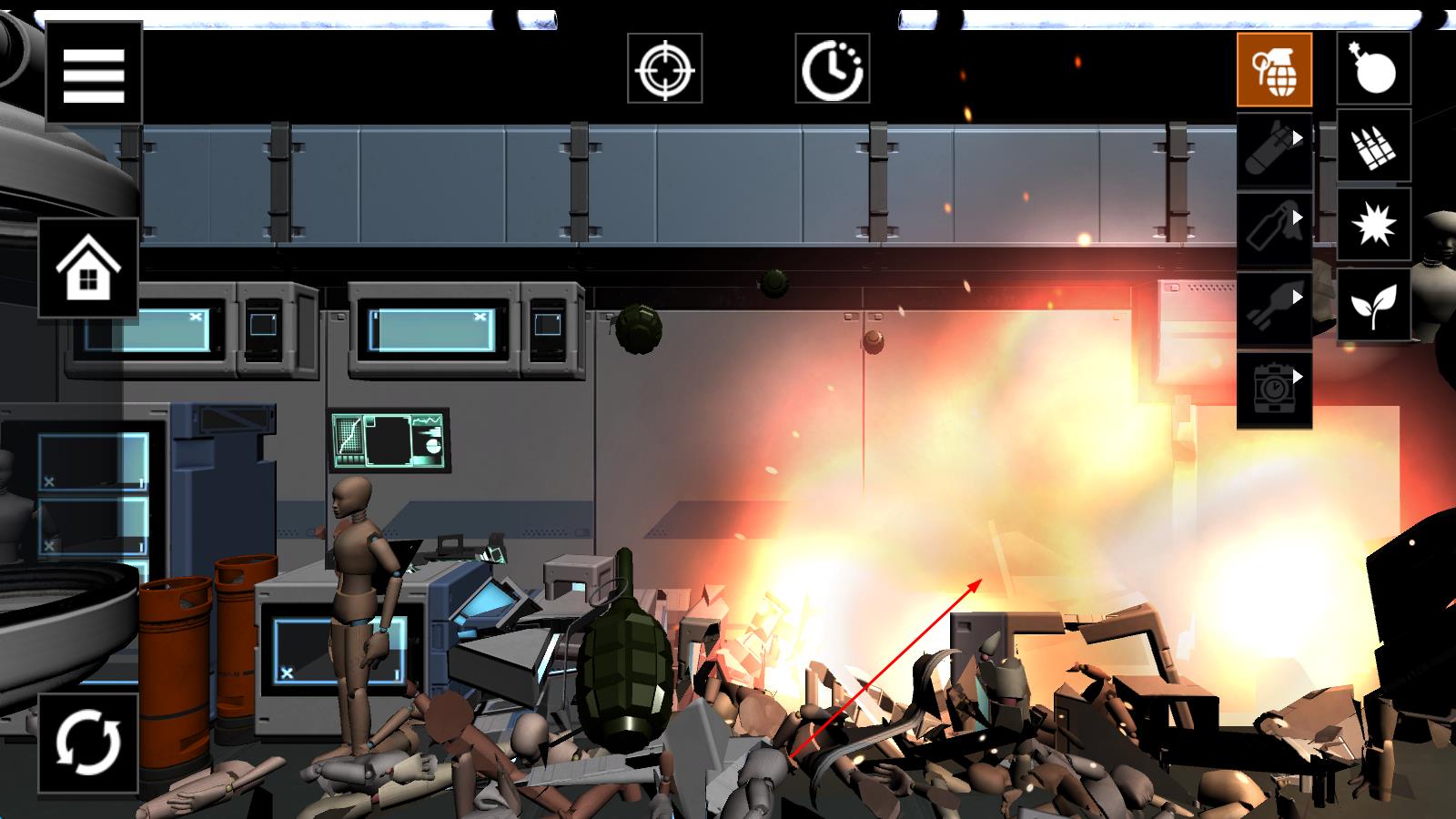This screenshot has height=819, width=1456.
Task: Choose the aerial bomb weapon
Action: coord(1274,150)
